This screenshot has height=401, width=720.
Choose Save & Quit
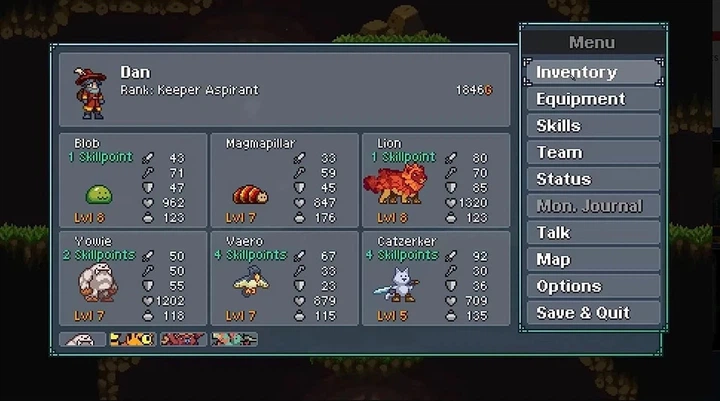[592, 312]
